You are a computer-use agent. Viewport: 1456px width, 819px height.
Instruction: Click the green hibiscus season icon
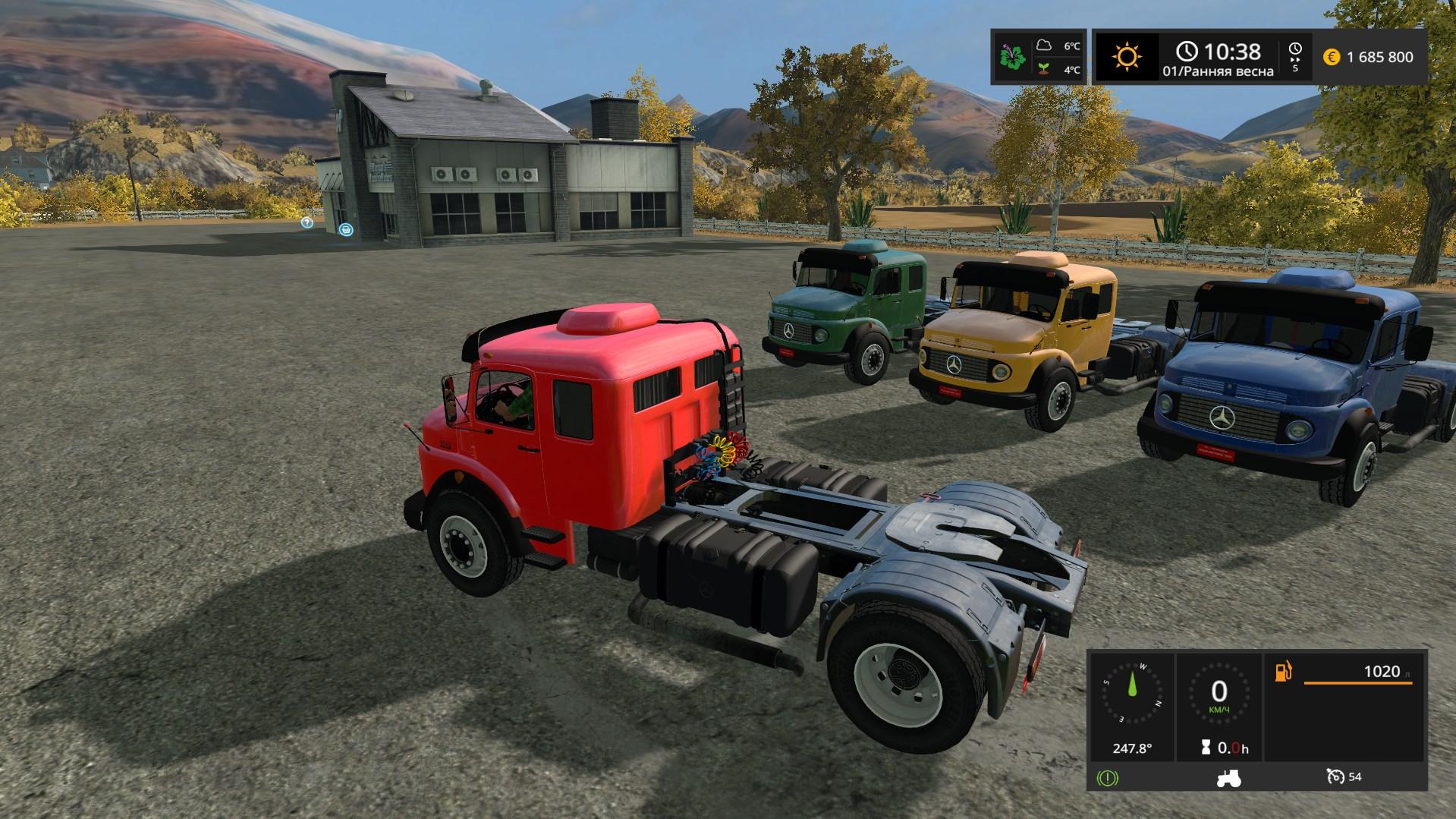click(x=1013, y=57)
